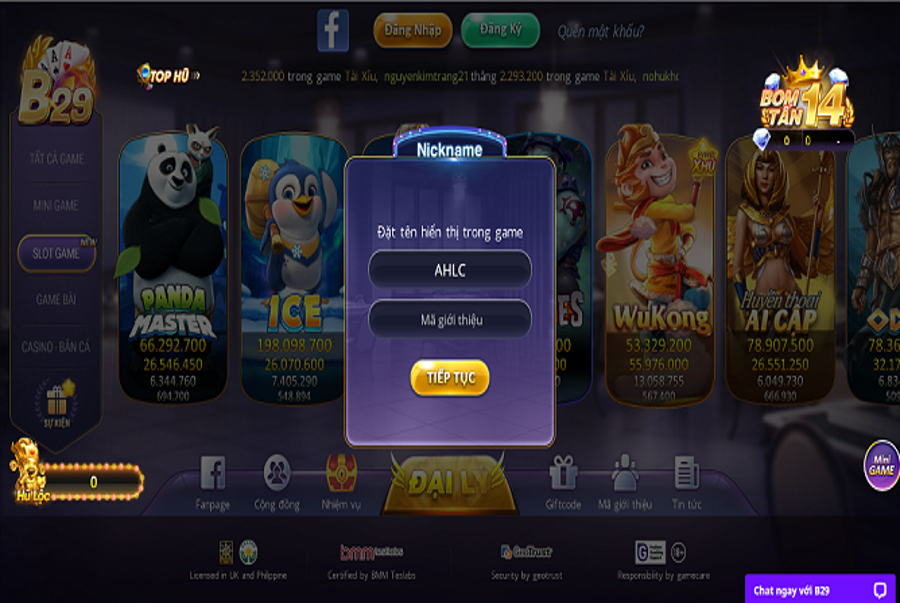Open the Casino - Bắn Cá category

[x=58, y=346]
